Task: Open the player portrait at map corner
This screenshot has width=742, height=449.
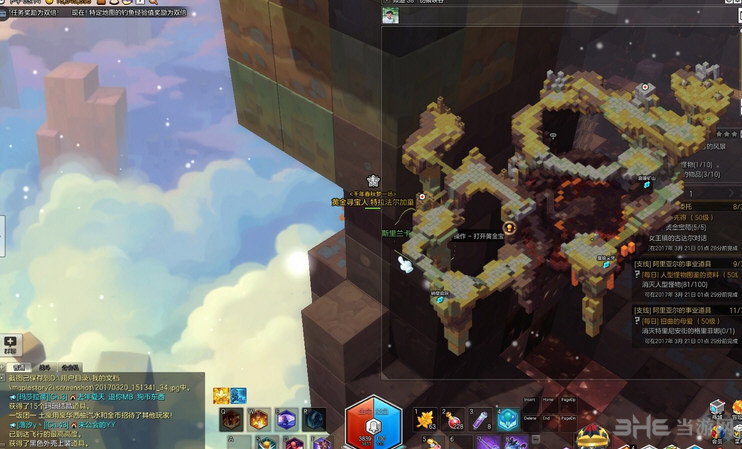Action: [x=390, y=15]
